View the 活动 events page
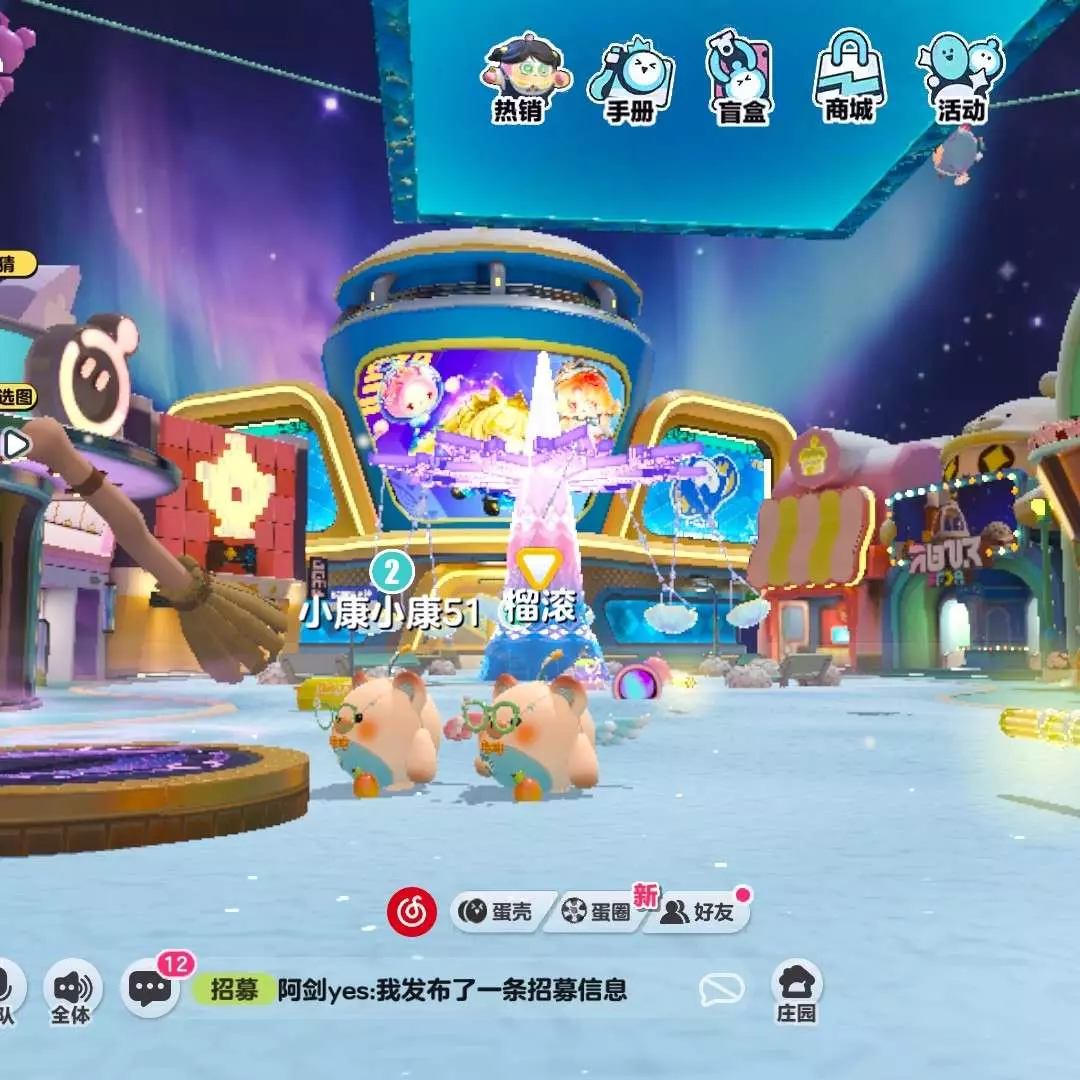 pyautogui.click(x=961, y=78)
